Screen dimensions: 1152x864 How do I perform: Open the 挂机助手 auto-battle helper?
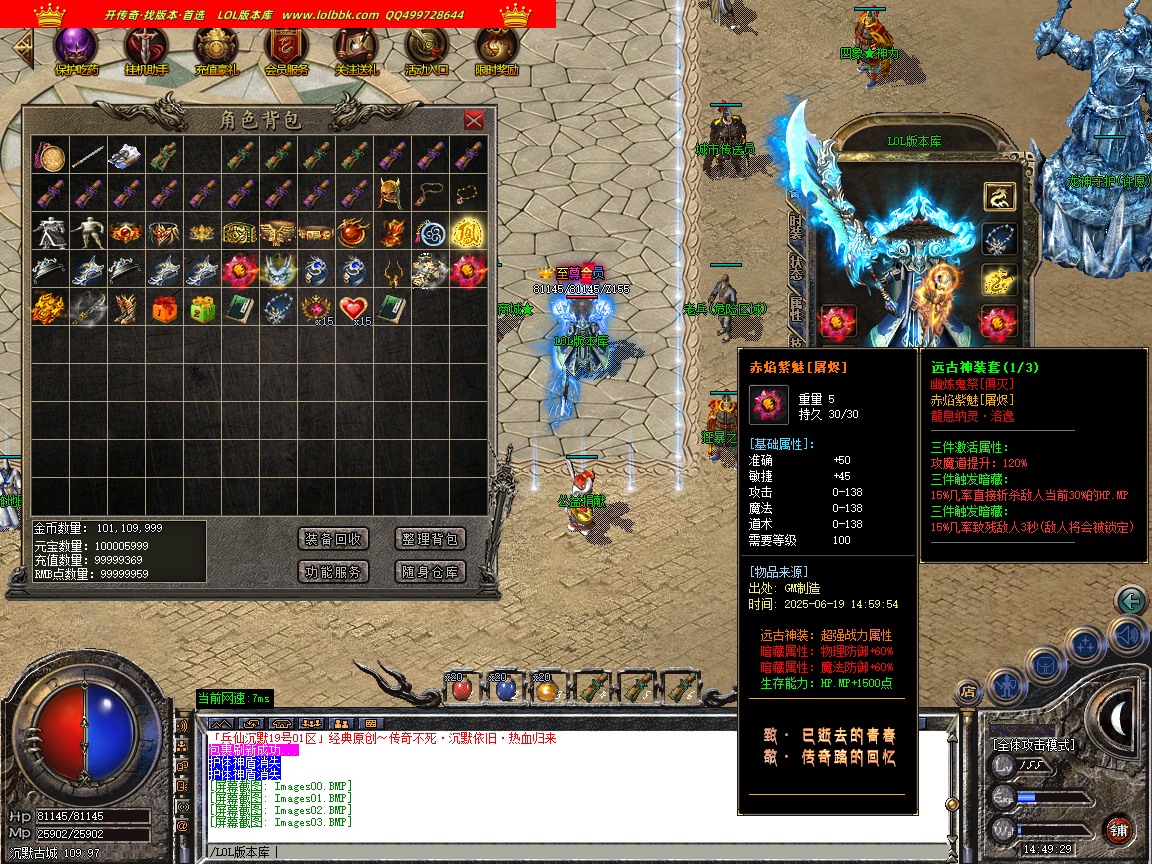point(146,50)
